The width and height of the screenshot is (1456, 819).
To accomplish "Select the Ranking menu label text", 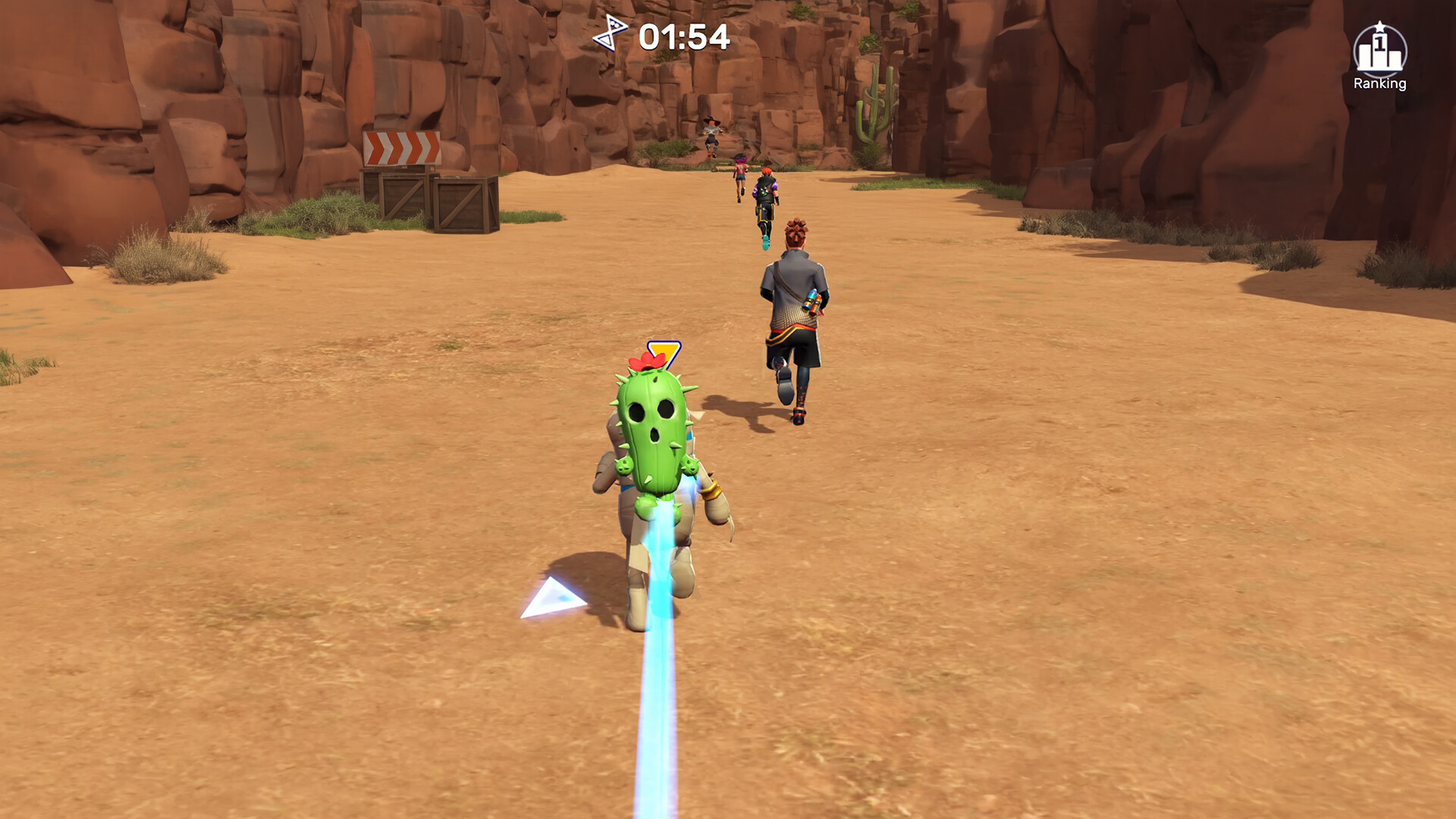I will (x=1382, y=86).
